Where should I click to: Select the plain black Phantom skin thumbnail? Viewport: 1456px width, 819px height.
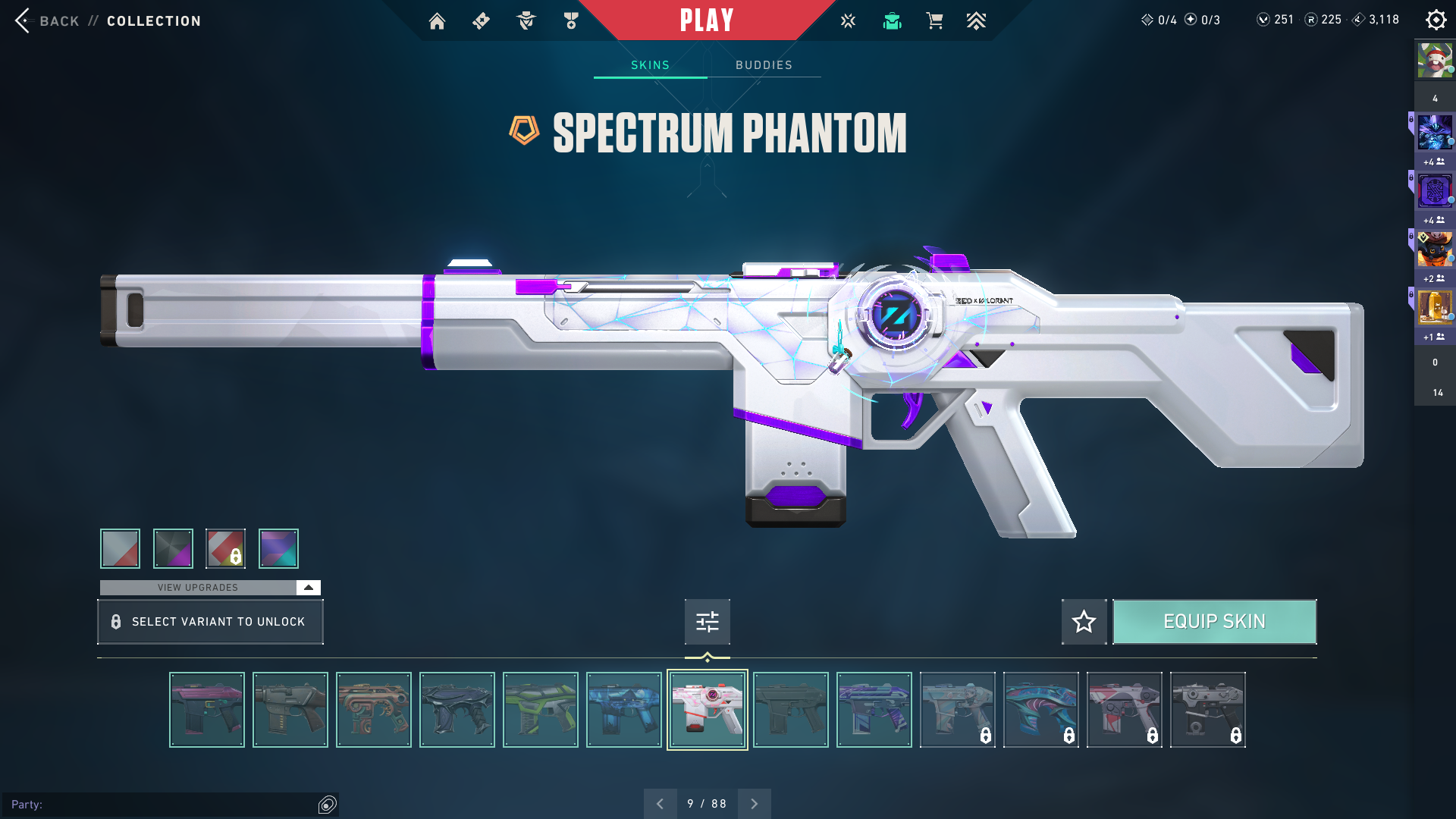pyautogui.click(x=791, y=710)
